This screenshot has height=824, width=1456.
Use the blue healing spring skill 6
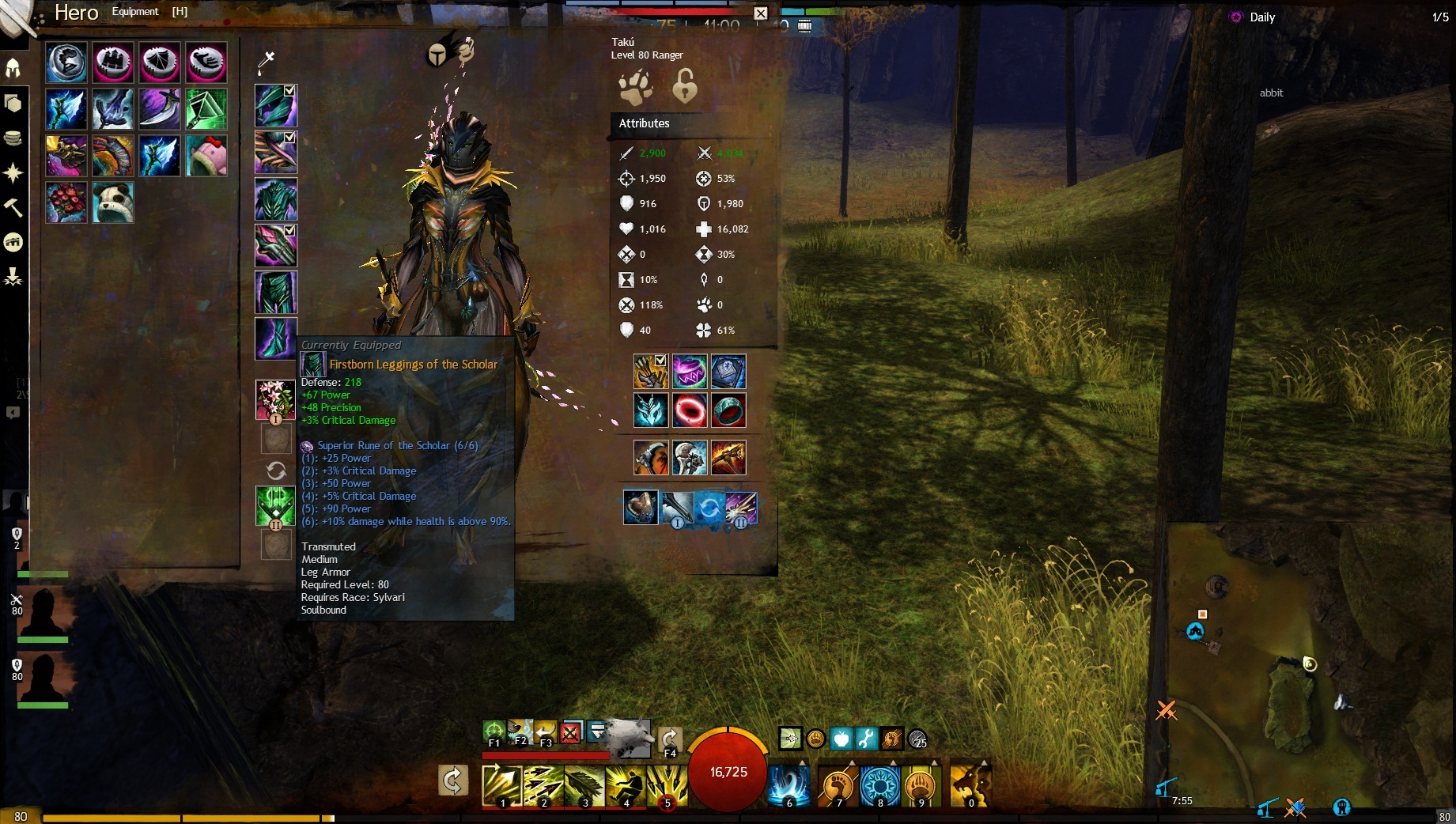(789, 785)
